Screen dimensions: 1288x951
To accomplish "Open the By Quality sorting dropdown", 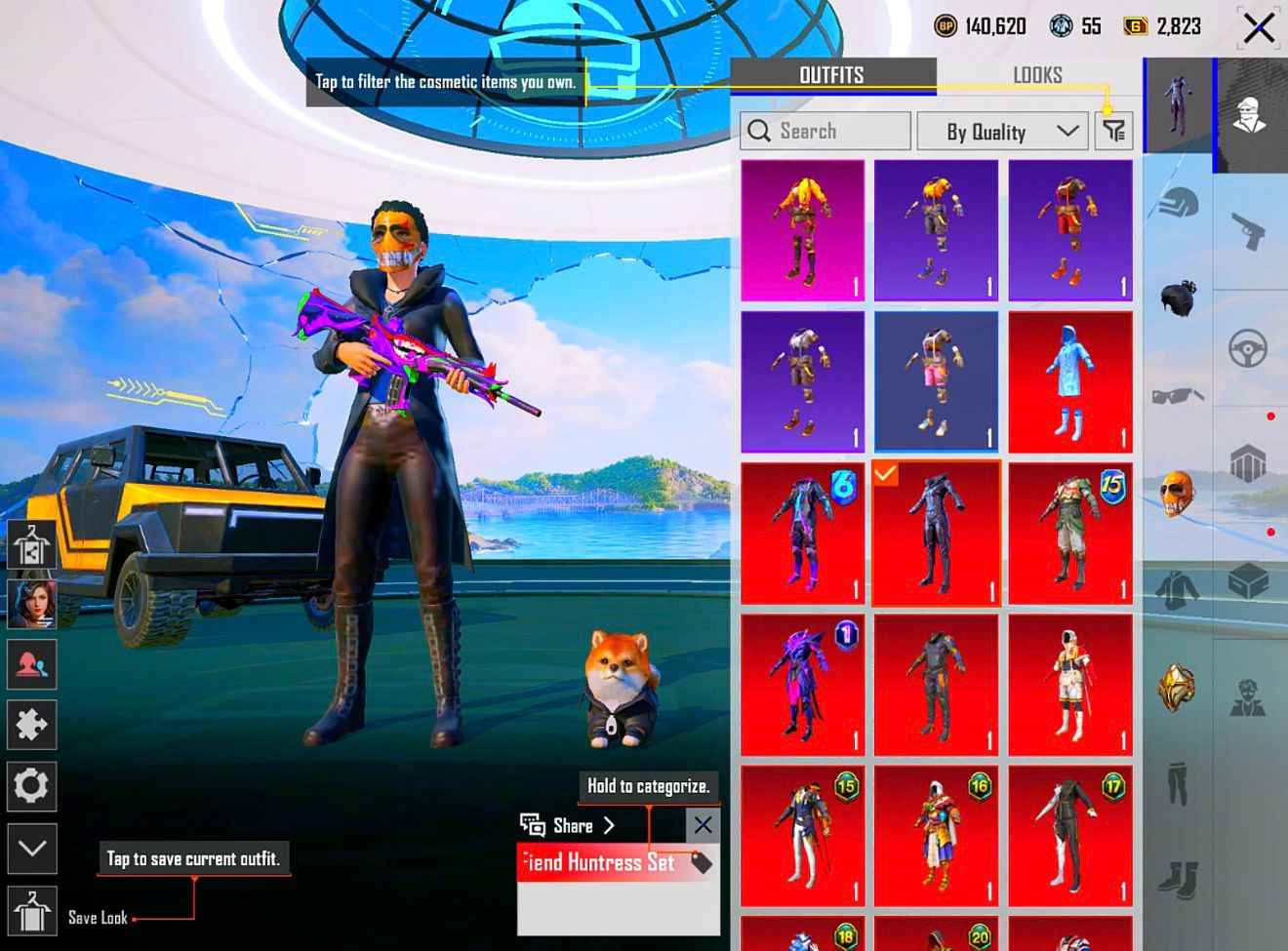I will pos(1001,131).
